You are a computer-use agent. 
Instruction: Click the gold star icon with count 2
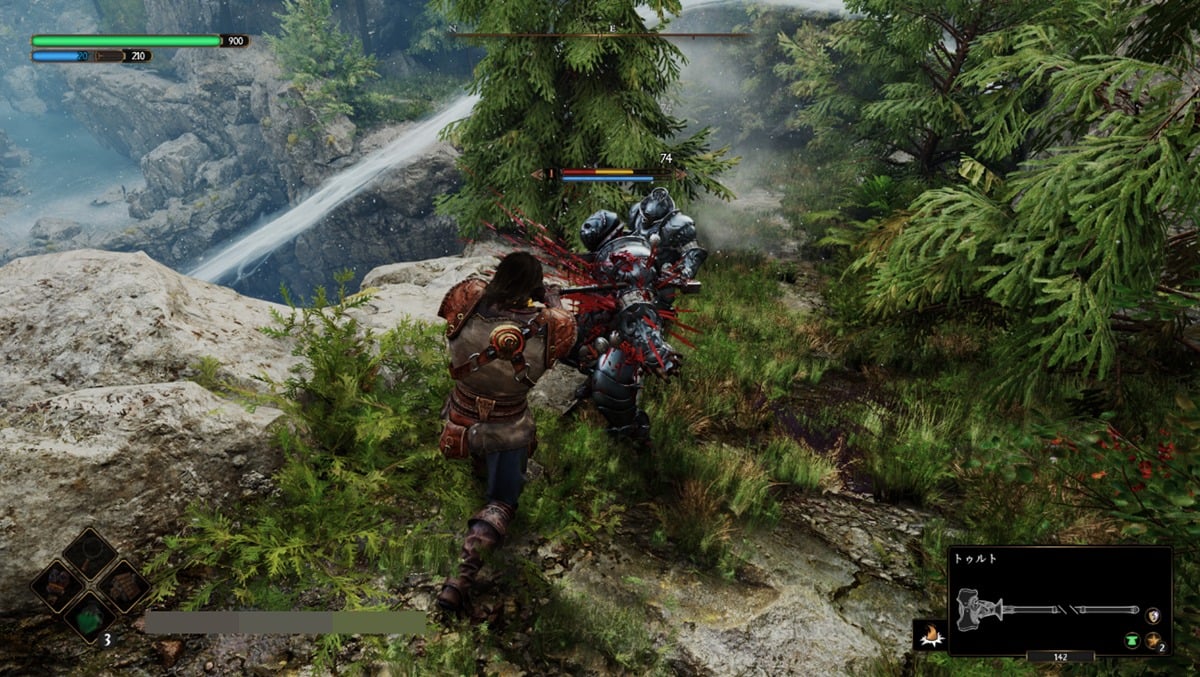1153,640
